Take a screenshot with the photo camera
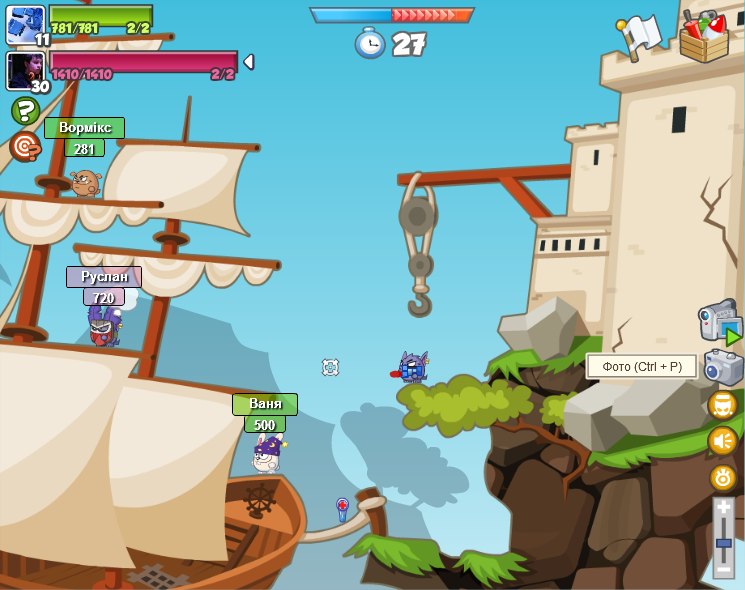The image size is (745, 590). [x=723, y=367]
